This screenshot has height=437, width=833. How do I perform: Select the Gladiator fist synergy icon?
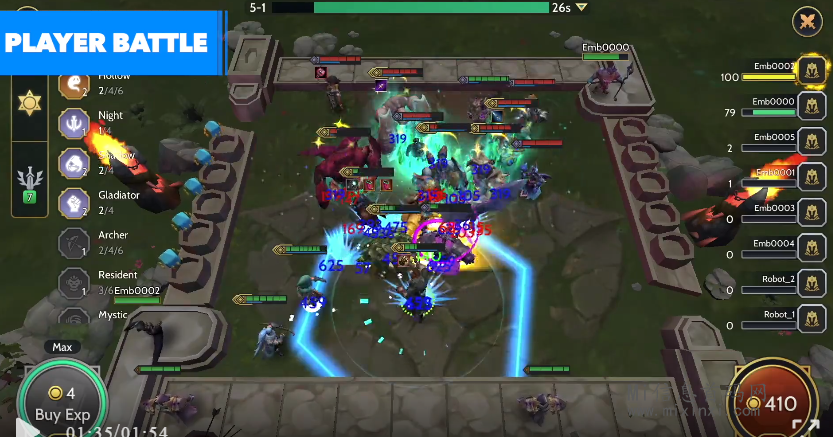click(73, 202)
